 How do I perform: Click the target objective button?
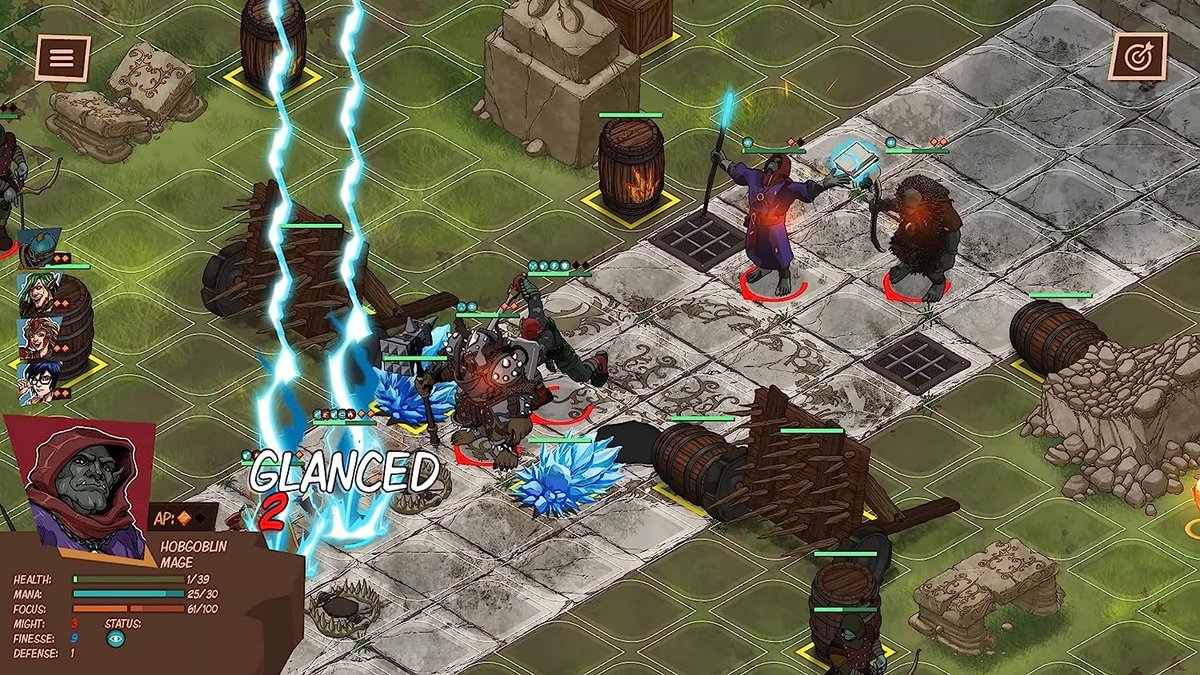[1137, 57]
